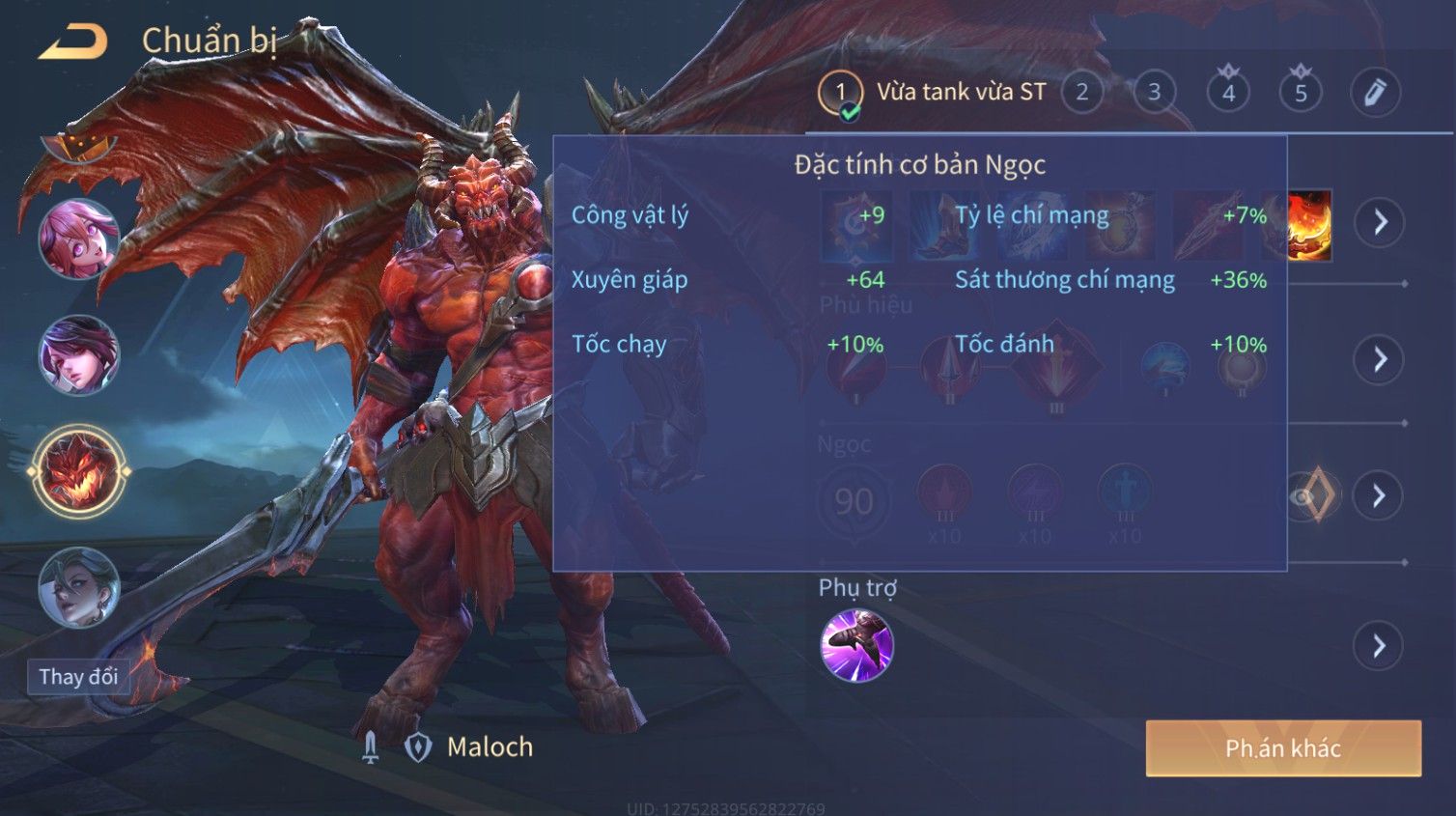Open the arrow on the Ngọc row
Image resolution: width=1456 pixels, height=816 pixels.
tap(1379, 496)
